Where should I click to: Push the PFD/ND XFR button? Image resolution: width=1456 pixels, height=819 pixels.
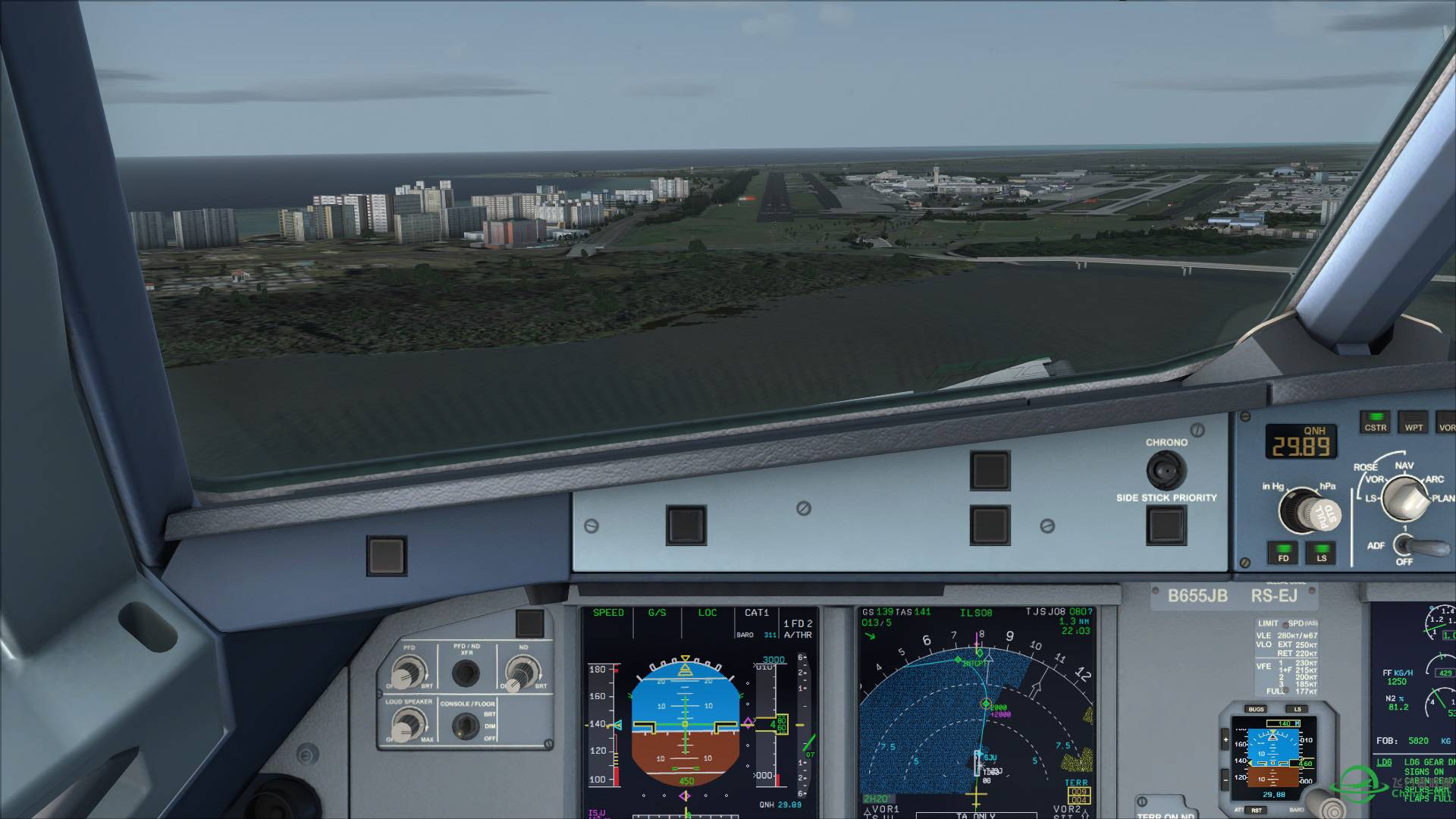(x=465, y=672)
